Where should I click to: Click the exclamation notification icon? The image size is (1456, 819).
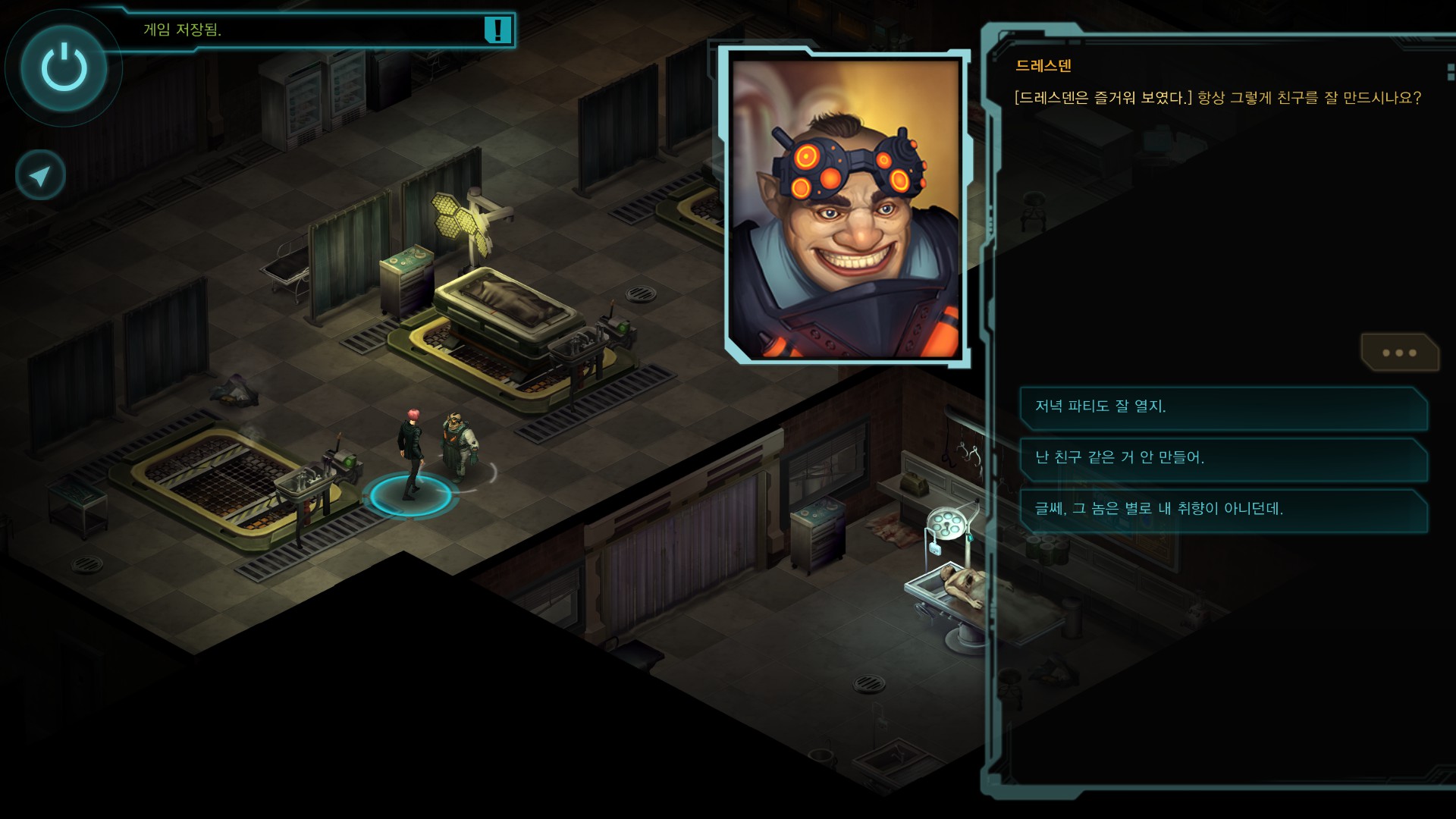point(497,30)
